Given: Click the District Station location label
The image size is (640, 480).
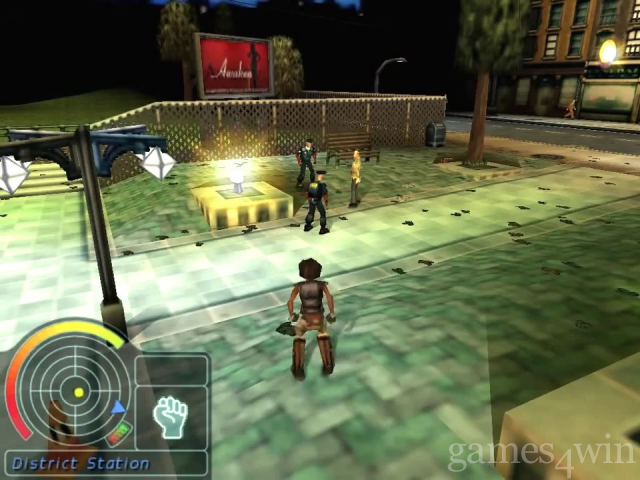Looking at the screenshot, I should pos(81,464).
